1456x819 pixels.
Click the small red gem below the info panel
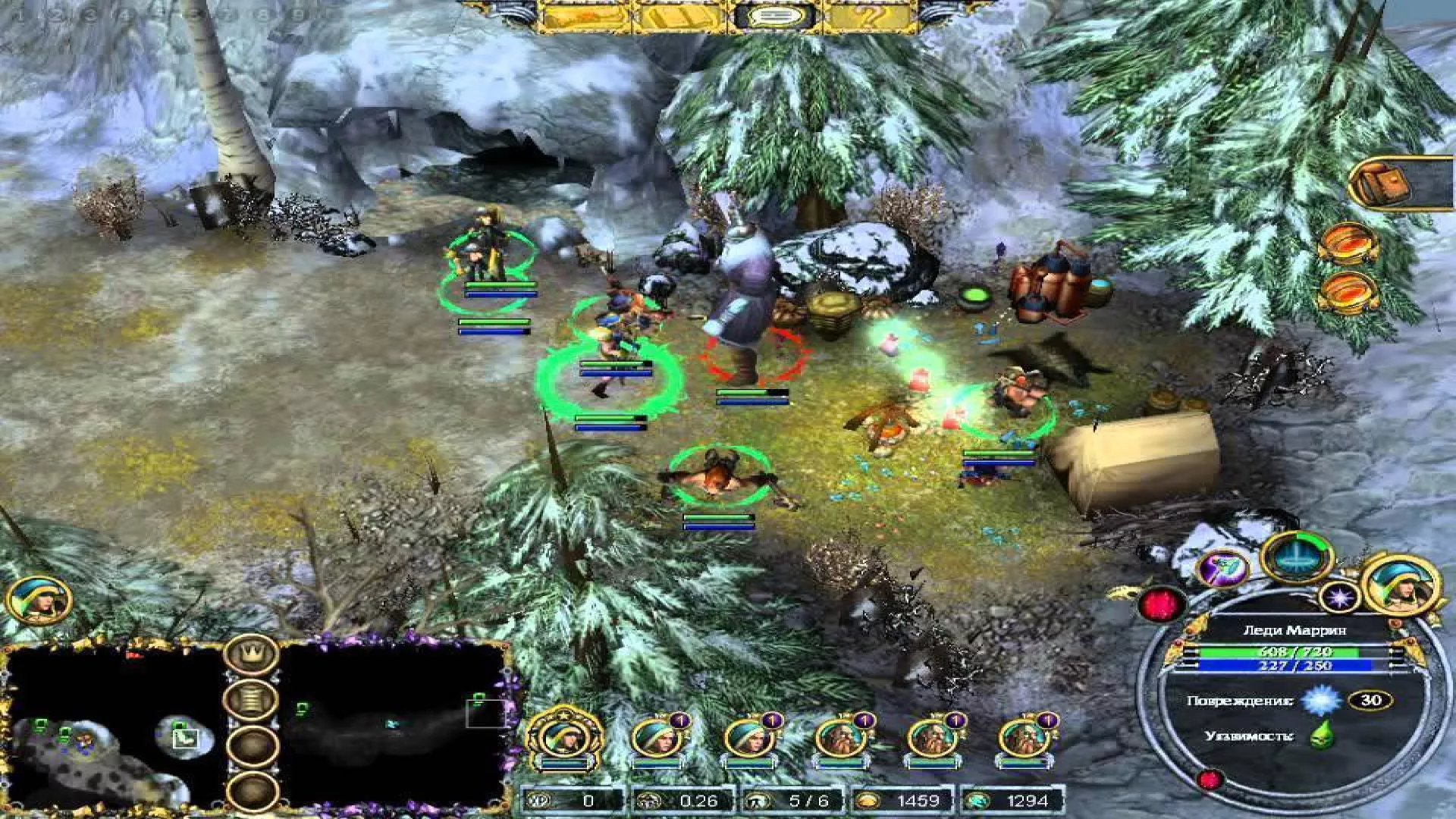(1210, 779)
